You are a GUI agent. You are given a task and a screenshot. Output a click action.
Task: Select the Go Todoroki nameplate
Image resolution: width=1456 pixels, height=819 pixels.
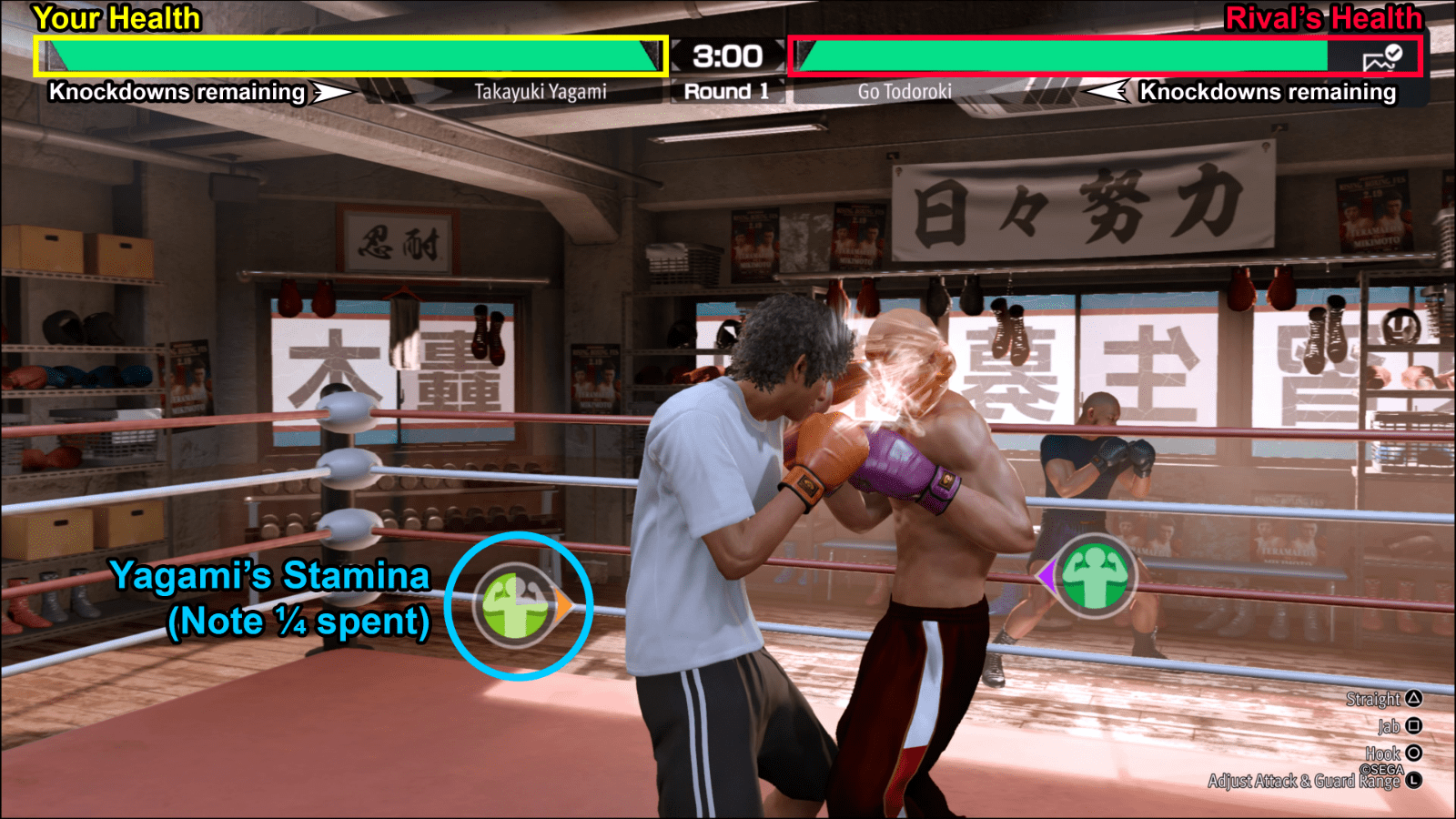[905, 91]
